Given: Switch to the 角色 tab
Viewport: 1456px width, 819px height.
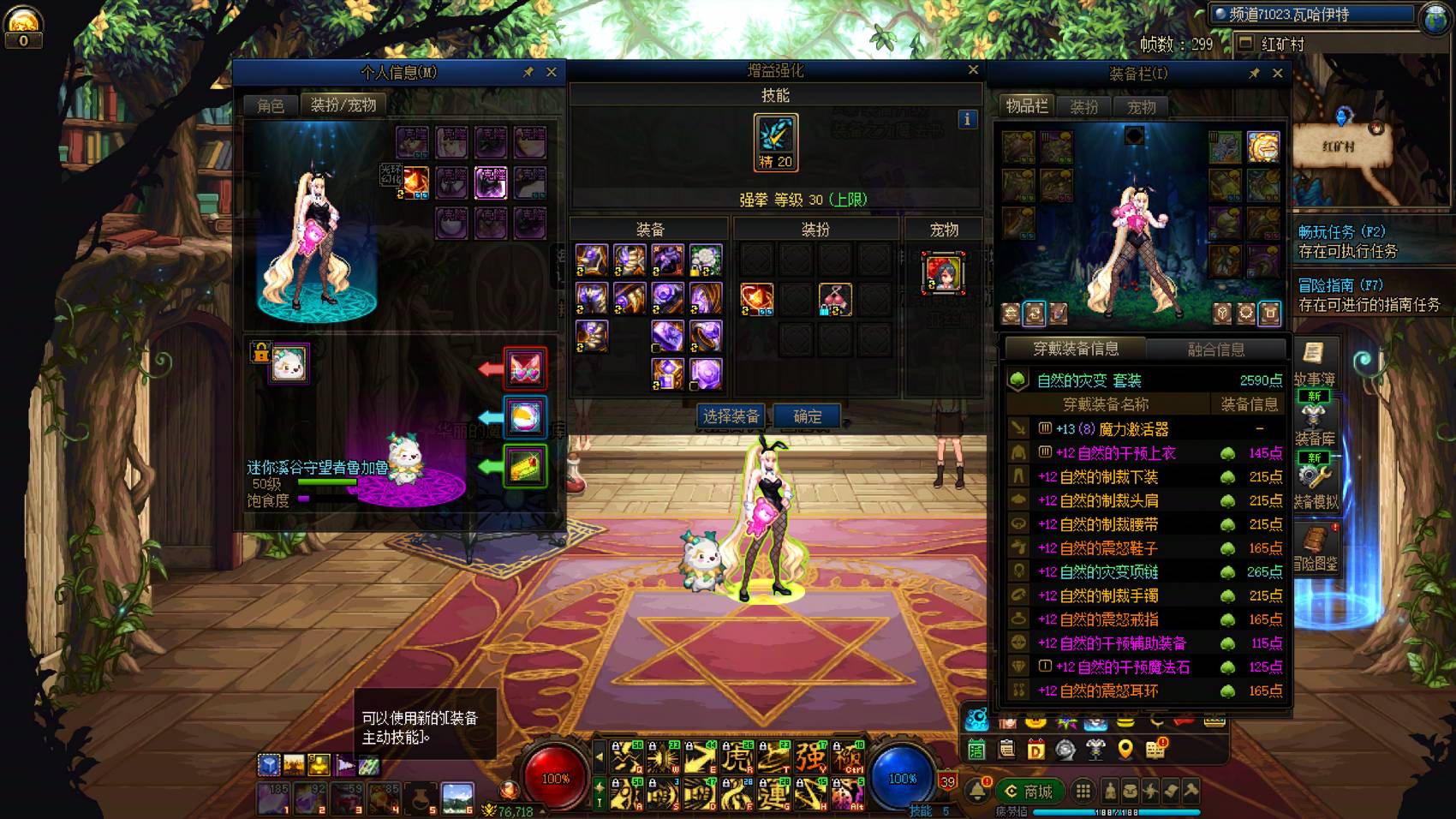Looking at the screenshot, I should (271, 105).
